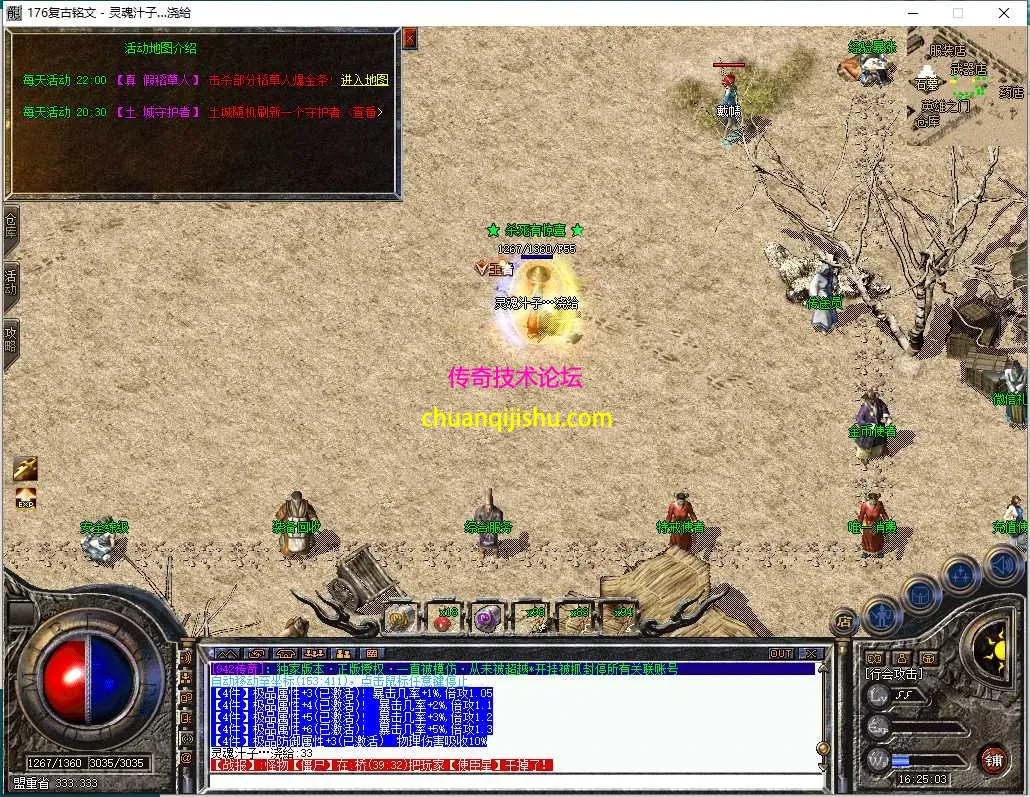Use the purple swirl item slot
The height and width of the screenshot is (797, 1030).
487,619
